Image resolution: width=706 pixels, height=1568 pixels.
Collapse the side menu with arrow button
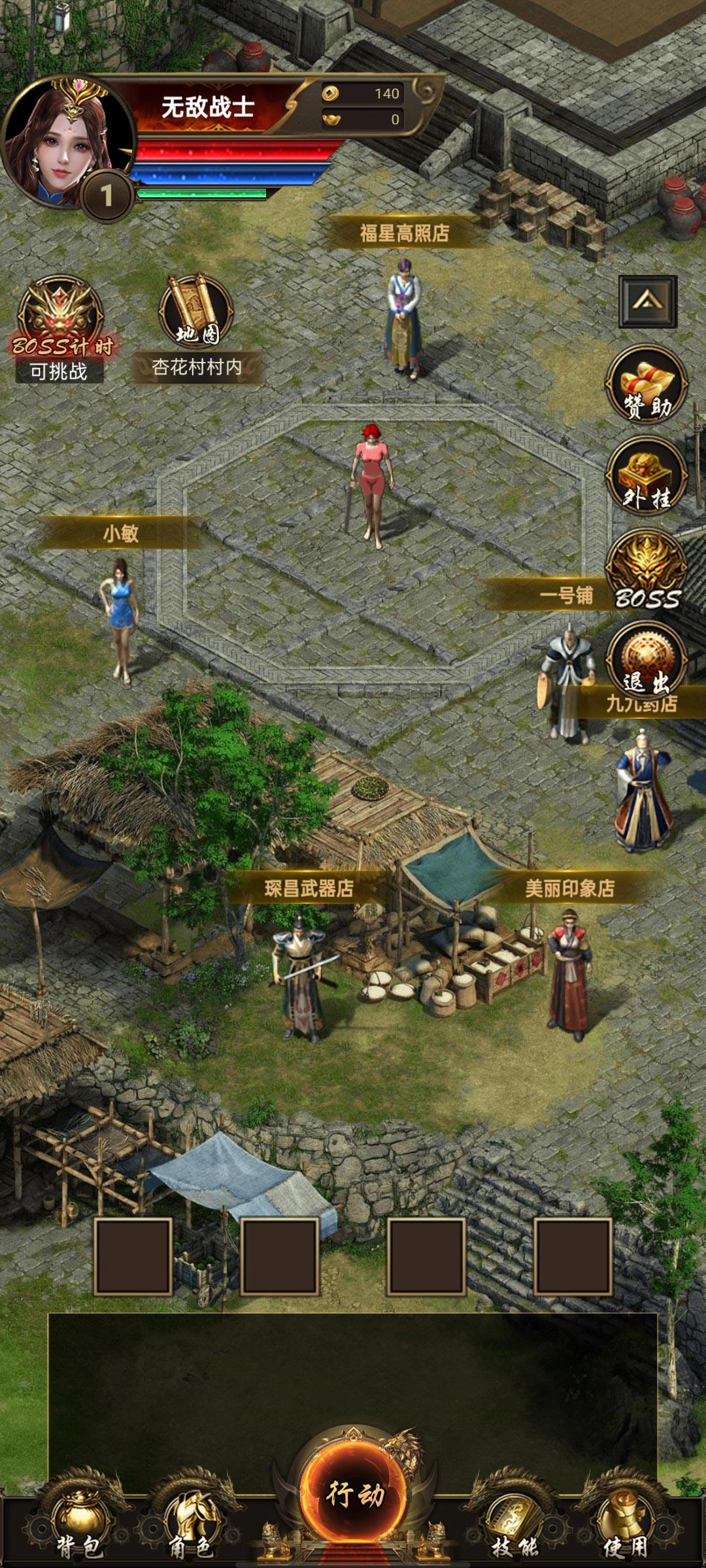pos(647,301)
